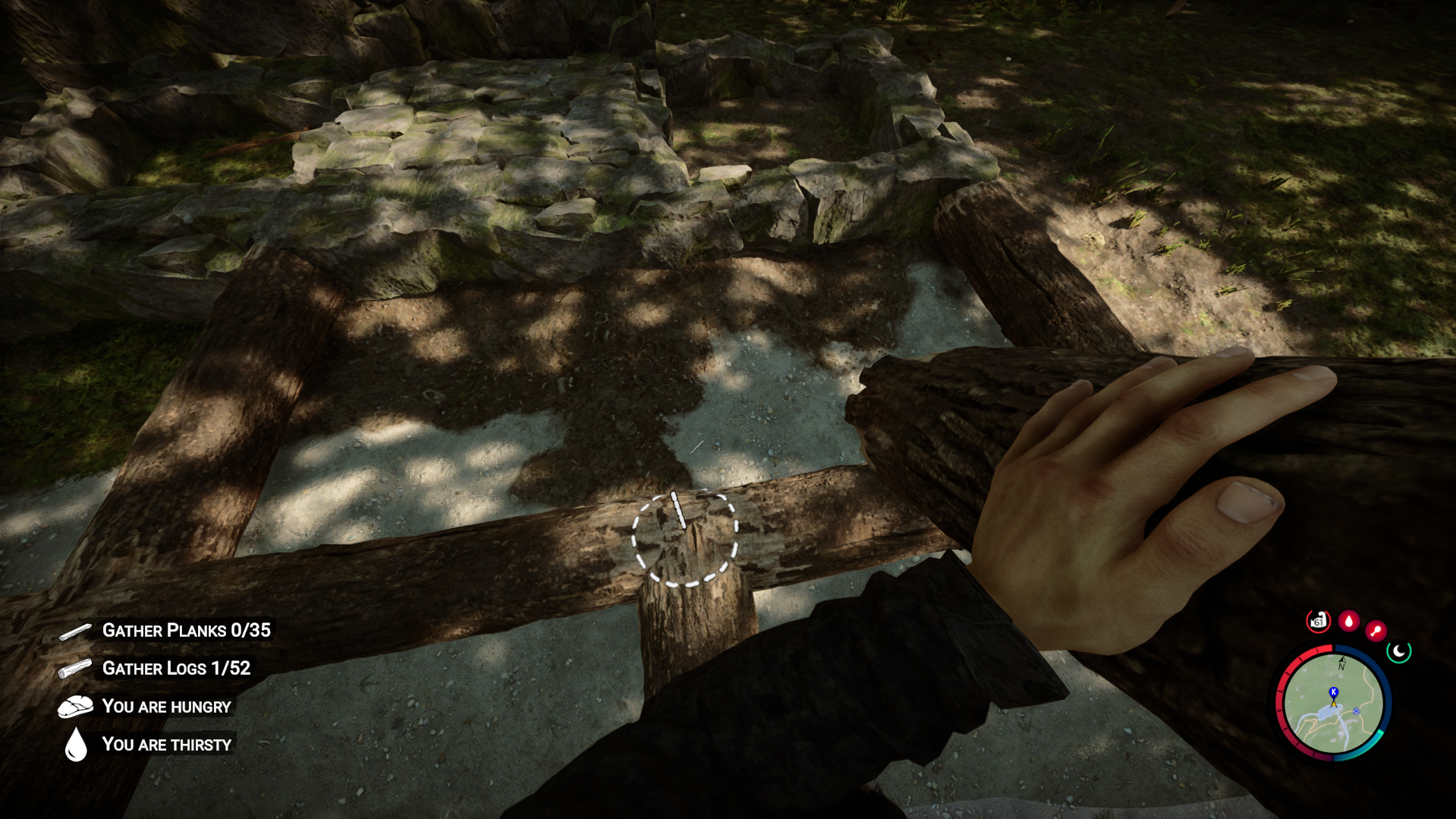The height and width of the screenshot is (819, 1456).
Task: Select the blue K marker on the minimap
Action: (x=1333, y=692)
